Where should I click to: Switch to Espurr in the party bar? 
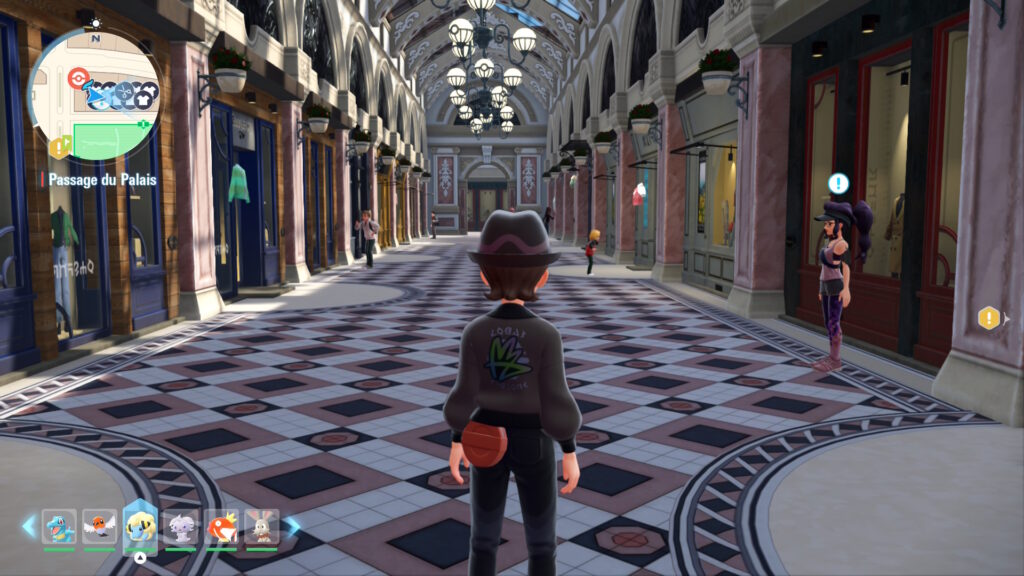click(181, 526)
